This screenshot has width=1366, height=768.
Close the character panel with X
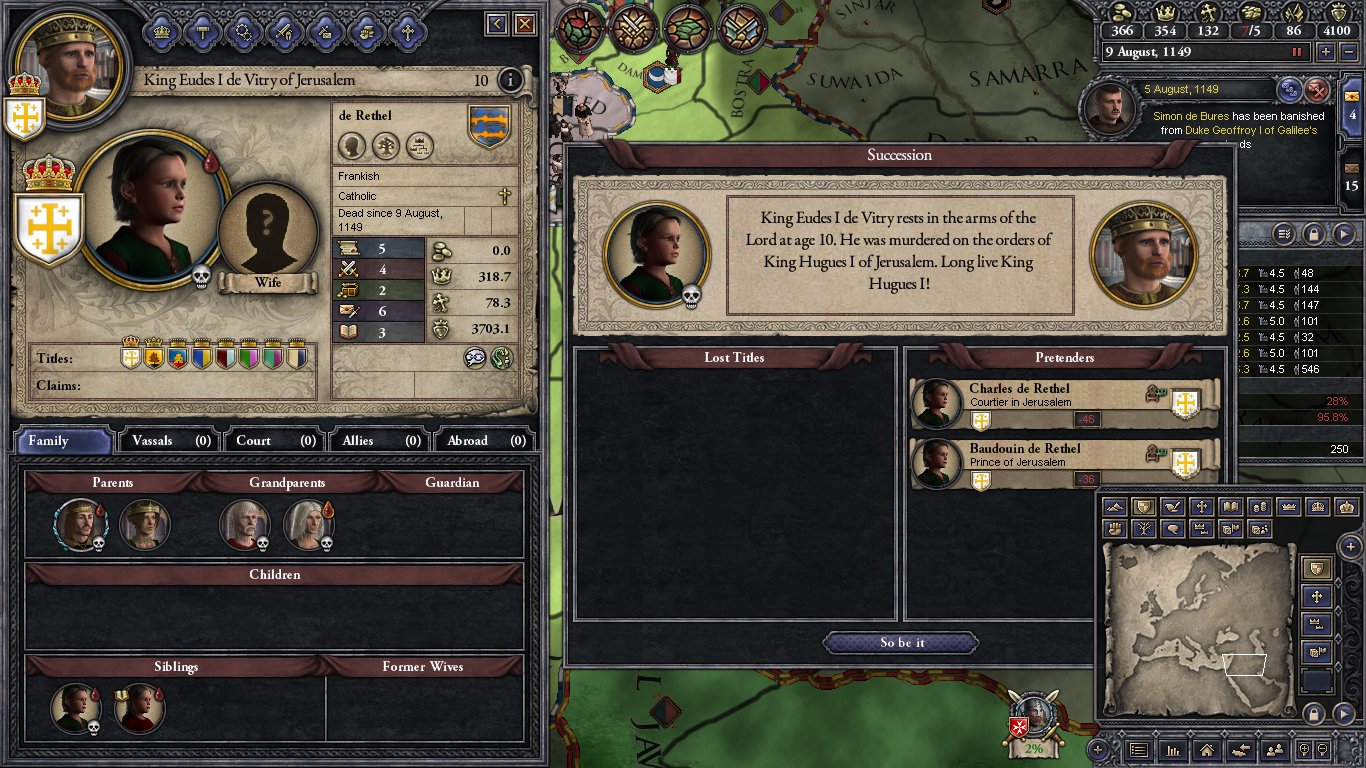pyautogui.click(x=524, y=24)
